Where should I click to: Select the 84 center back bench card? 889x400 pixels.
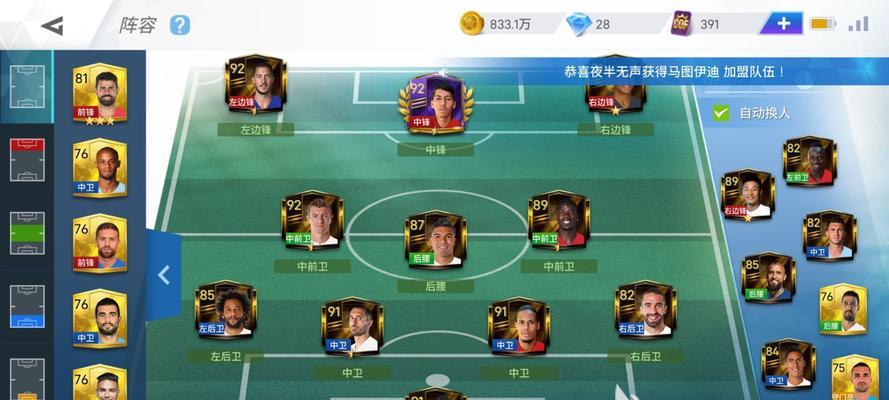787,364
